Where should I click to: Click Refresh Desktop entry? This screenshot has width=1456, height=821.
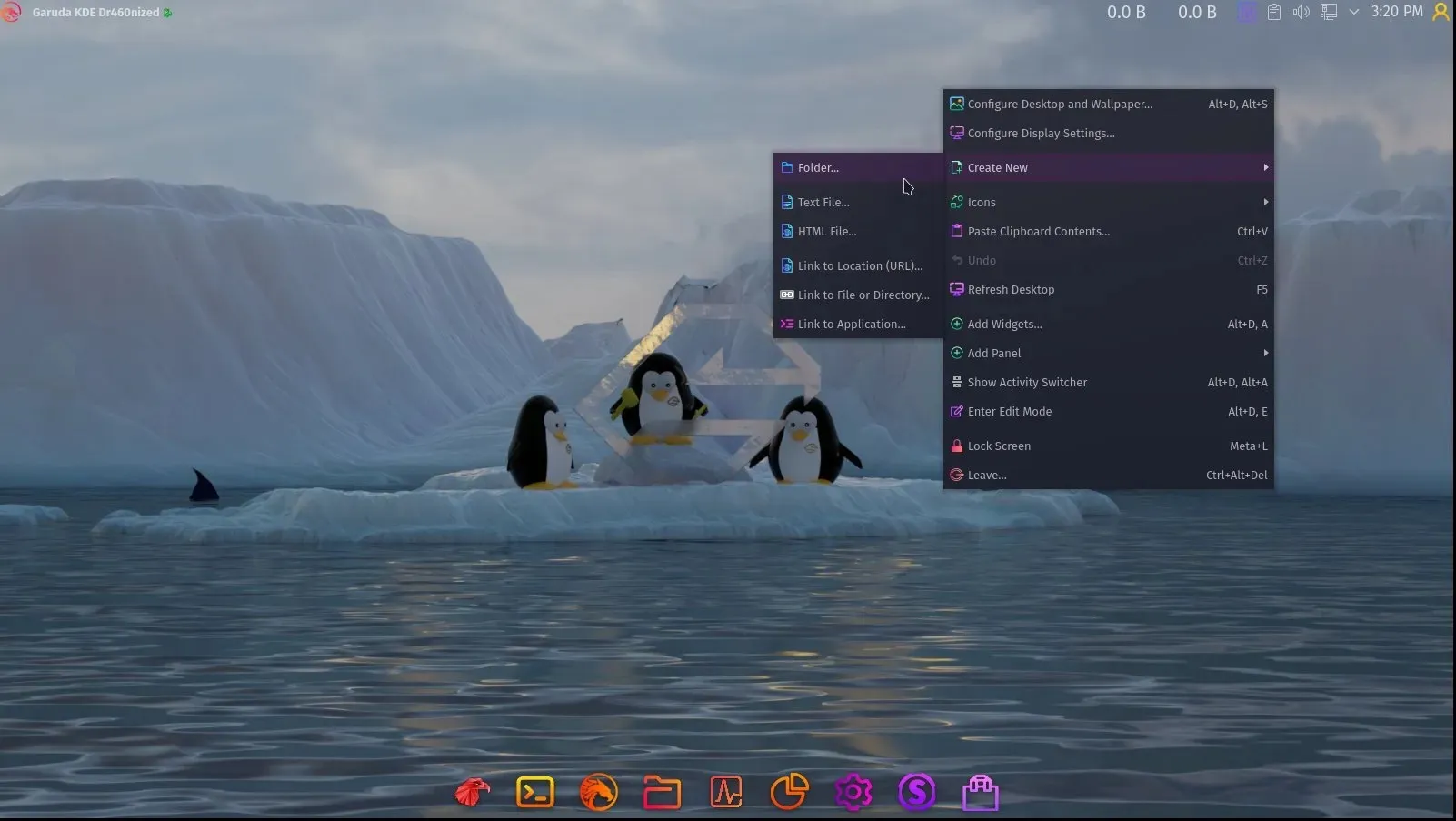click(x=1011, y=289)
